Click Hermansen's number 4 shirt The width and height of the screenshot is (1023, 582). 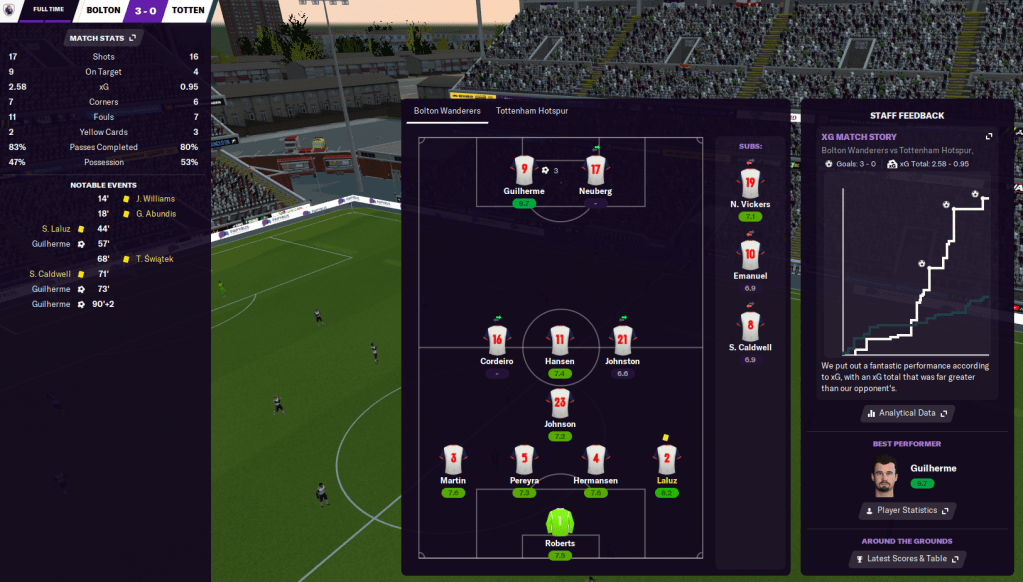point(596,460)
